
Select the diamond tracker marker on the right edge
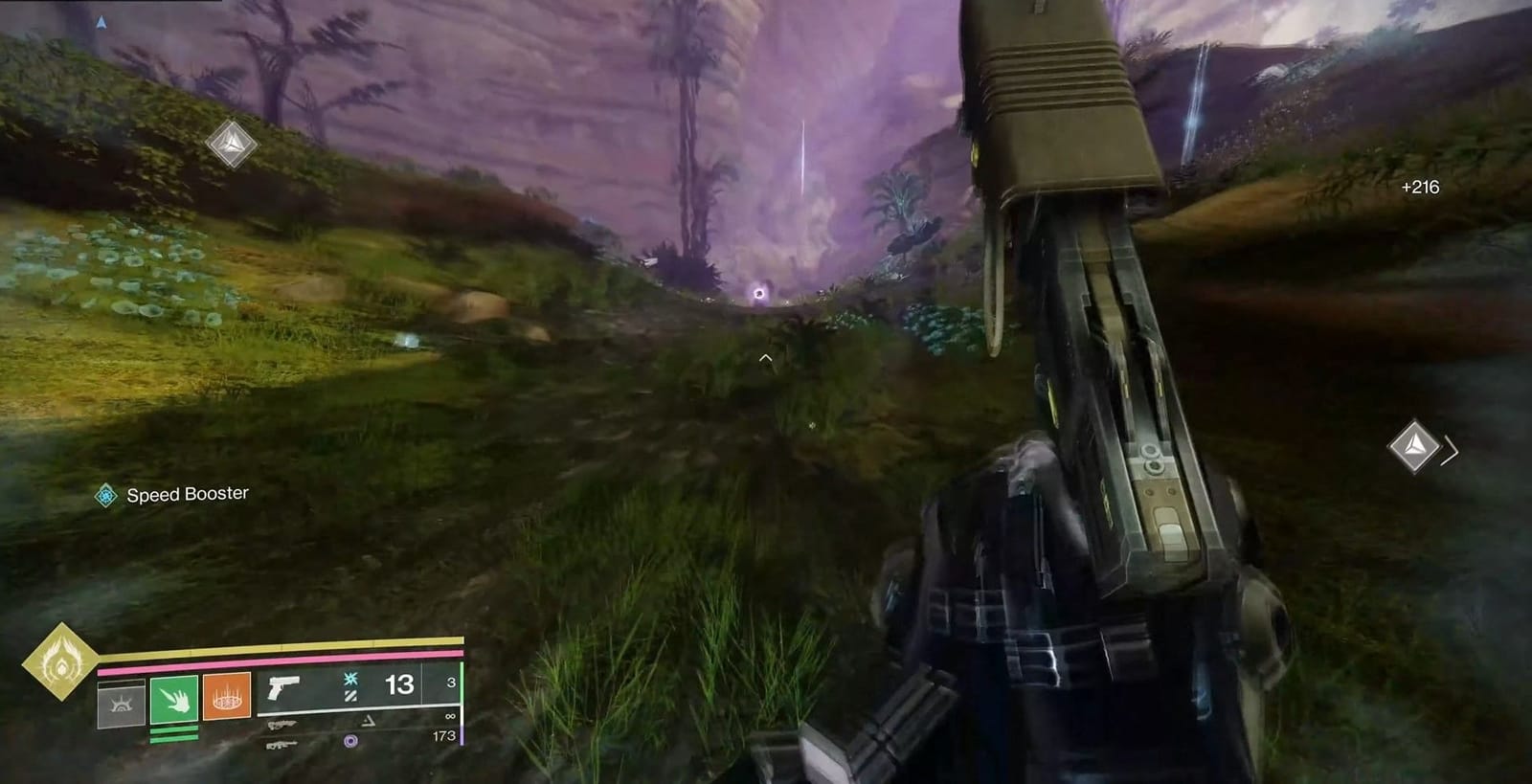point(1414,444)
